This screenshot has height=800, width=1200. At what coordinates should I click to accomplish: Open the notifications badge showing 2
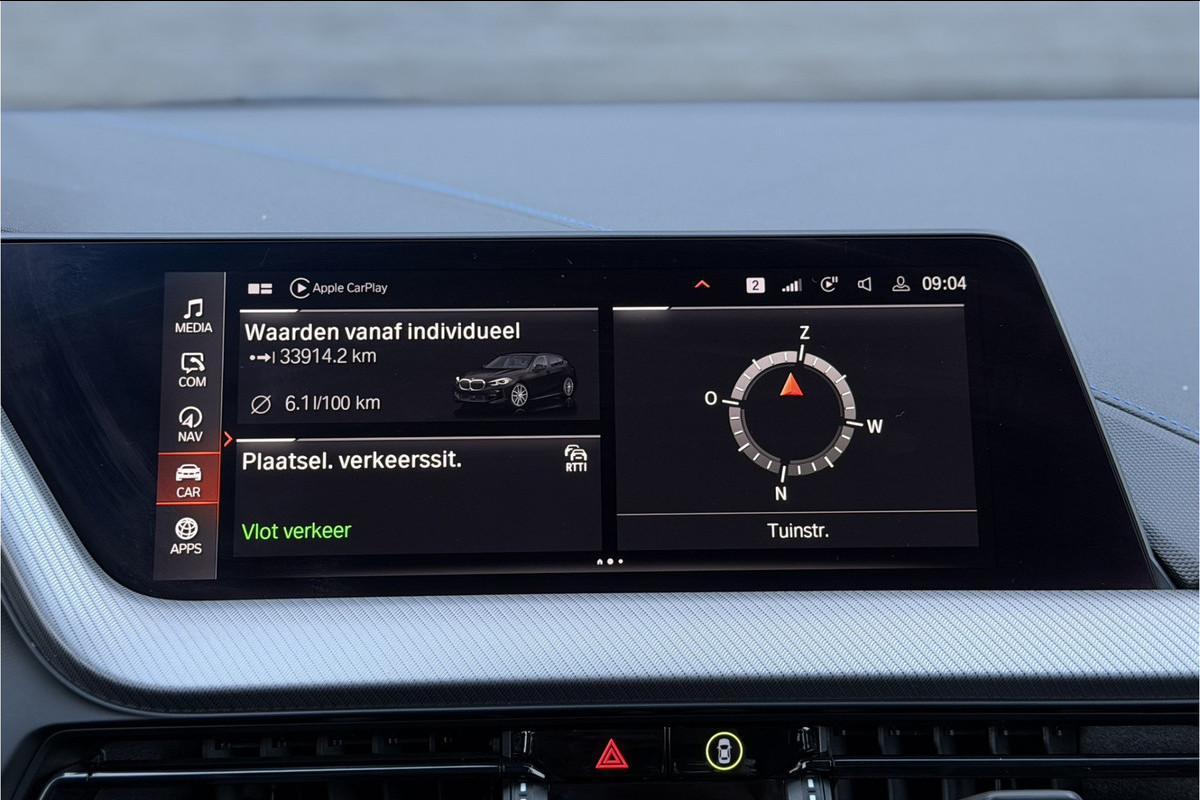755,285
